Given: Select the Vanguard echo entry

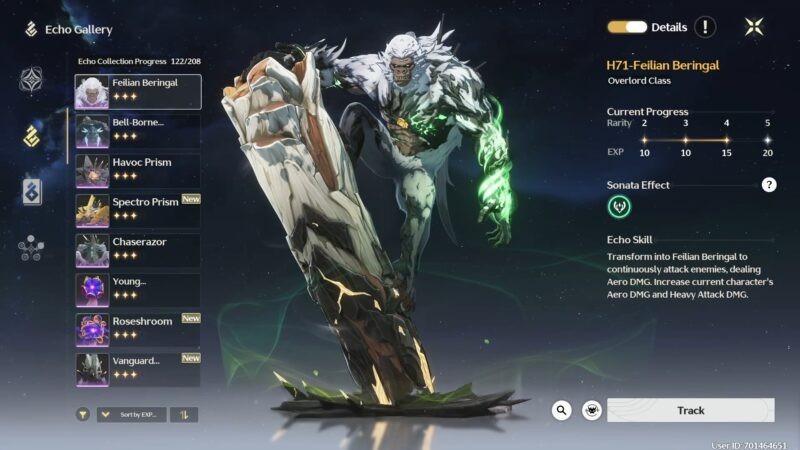Looking at the screenshot, I should click(137, 368).
